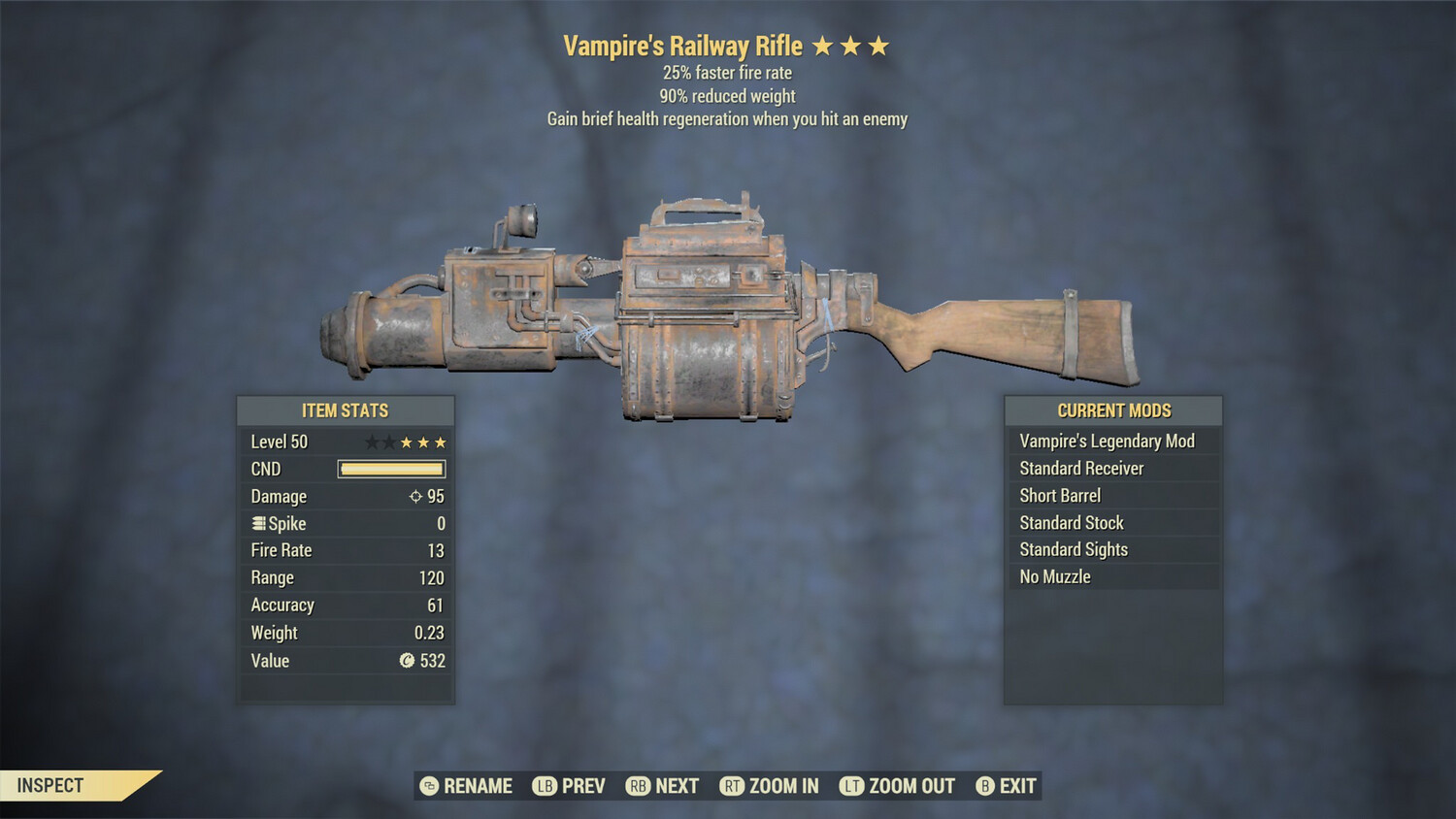This screenshot has width=1456, height=819.
Task: Click the RT icon beside ZOOM IN
Action: (731, 786)
